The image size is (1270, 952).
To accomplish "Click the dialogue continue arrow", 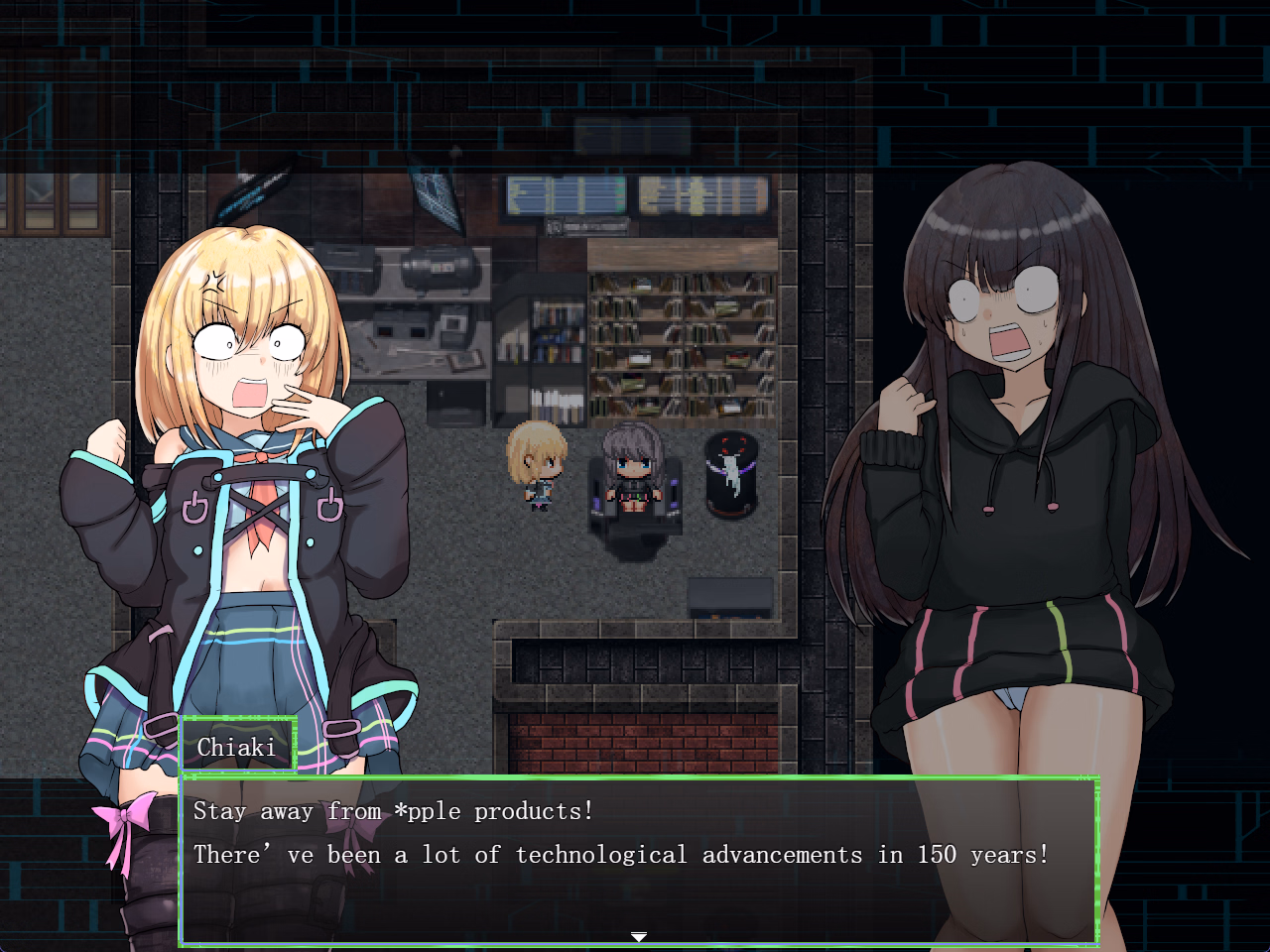I will (x=639, y=936).
